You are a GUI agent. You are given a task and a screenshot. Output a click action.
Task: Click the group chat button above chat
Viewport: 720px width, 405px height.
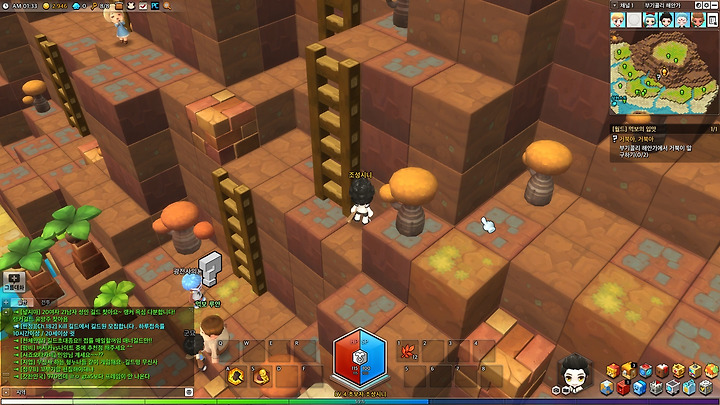[14, 282]
